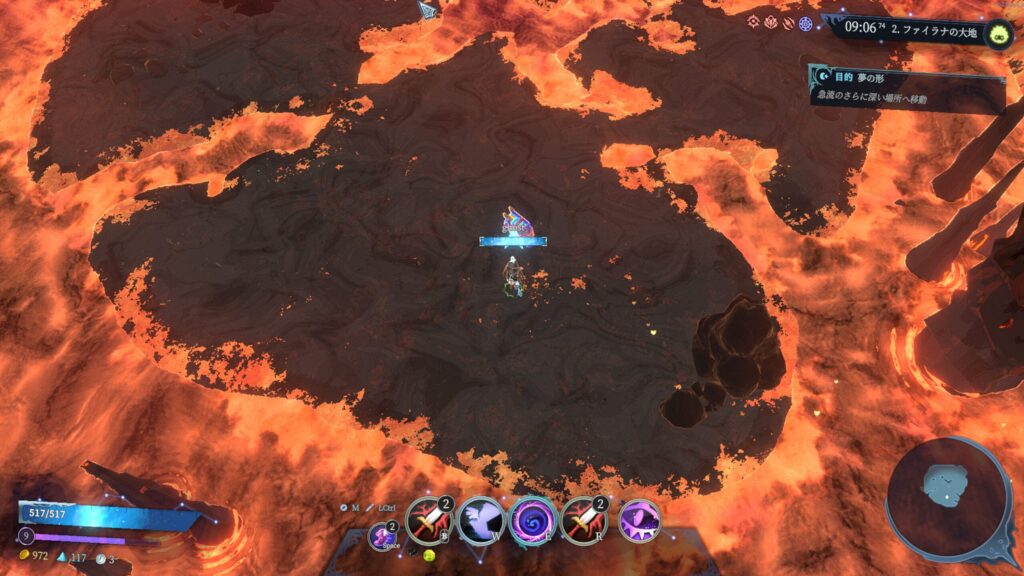Viewport: 1024px width, 576px height.
Task: Use the second red sword ability
Action: coord(583,521)
